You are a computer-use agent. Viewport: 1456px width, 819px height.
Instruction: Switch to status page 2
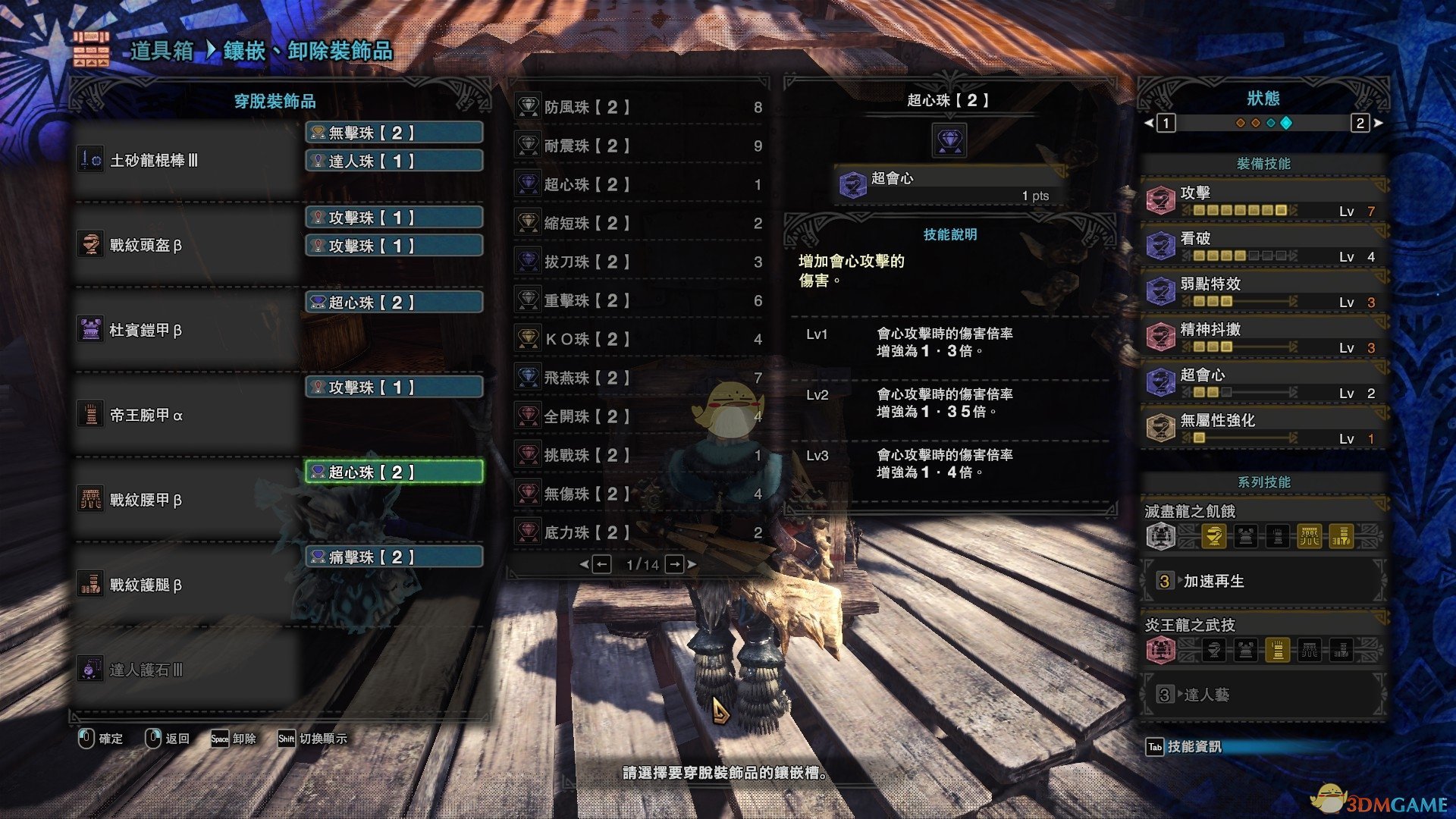[1360, 123]
